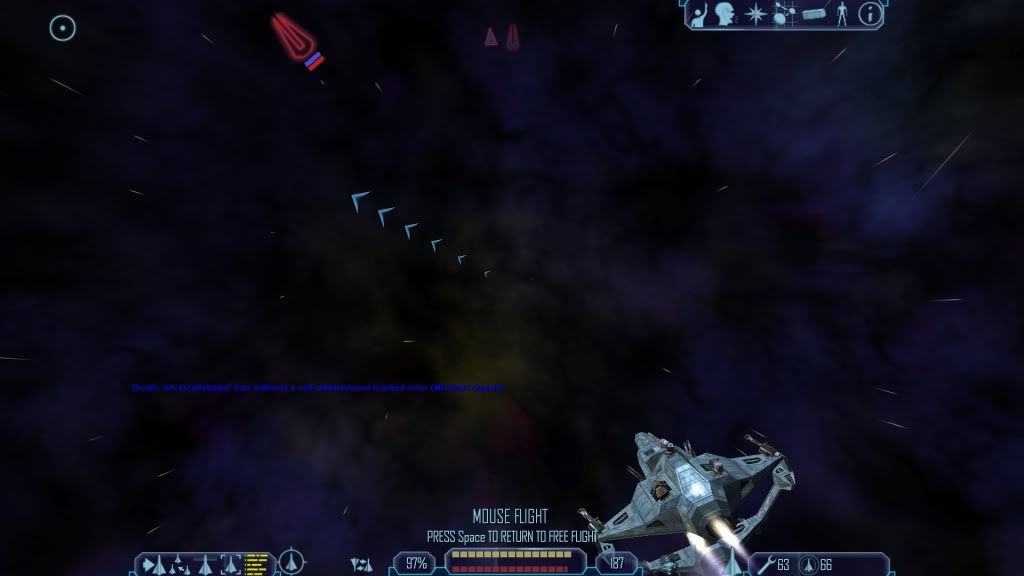Use nanobots via the wrench icon

[765, 565]
